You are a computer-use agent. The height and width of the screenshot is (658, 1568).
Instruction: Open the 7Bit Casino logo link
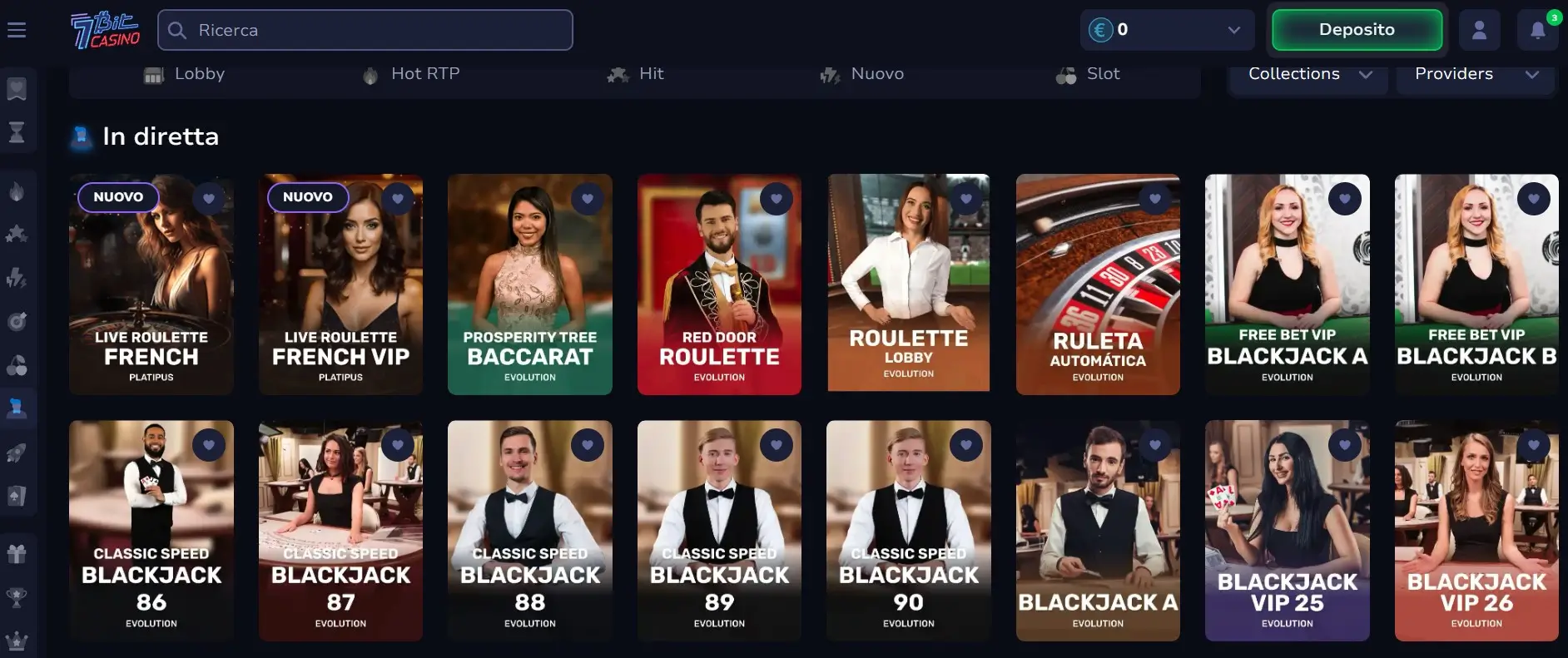(106, 29)
